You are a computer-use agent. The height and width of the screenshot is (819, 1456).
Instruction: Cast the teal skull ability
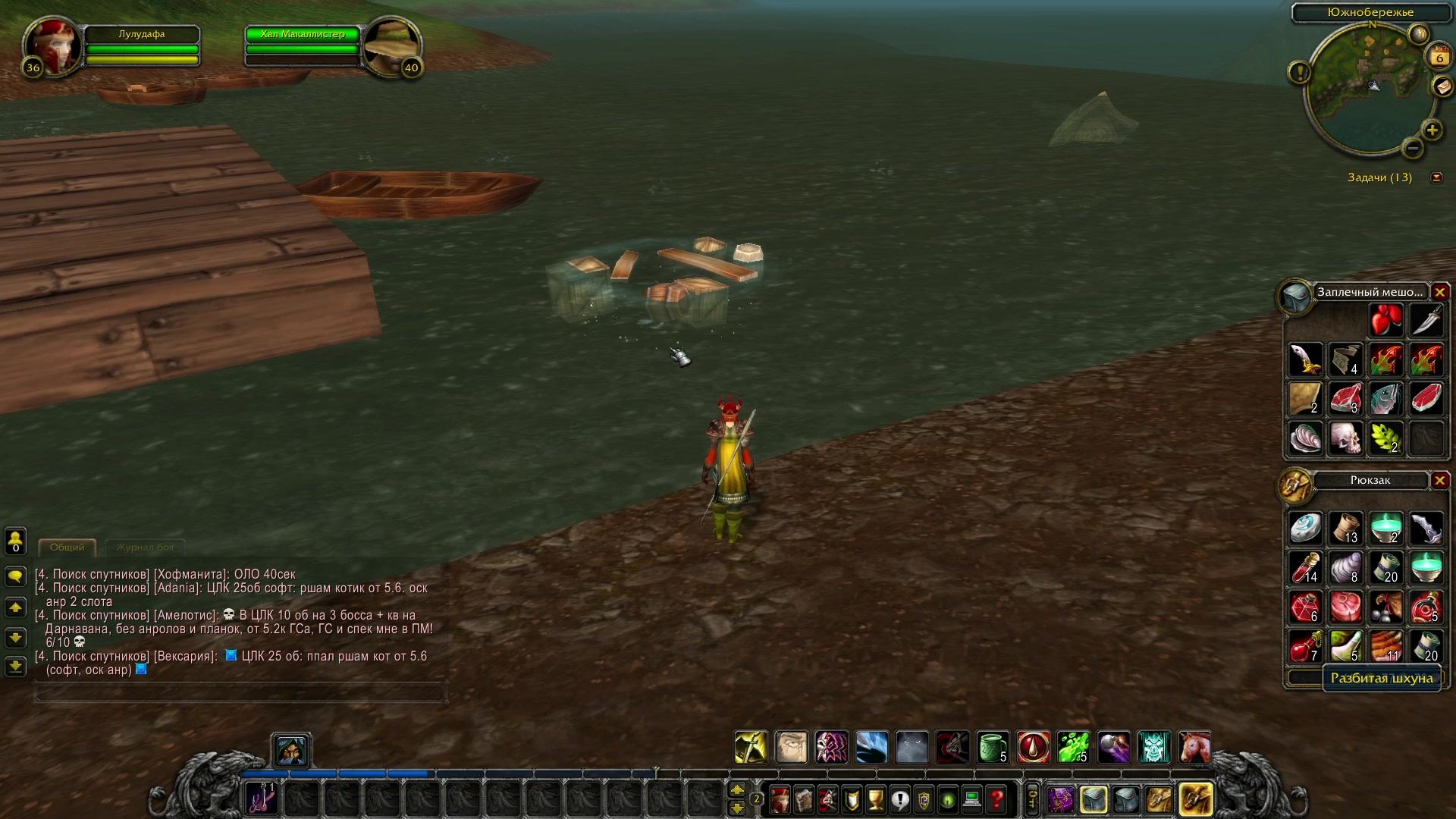click(x=1153, y=748)
